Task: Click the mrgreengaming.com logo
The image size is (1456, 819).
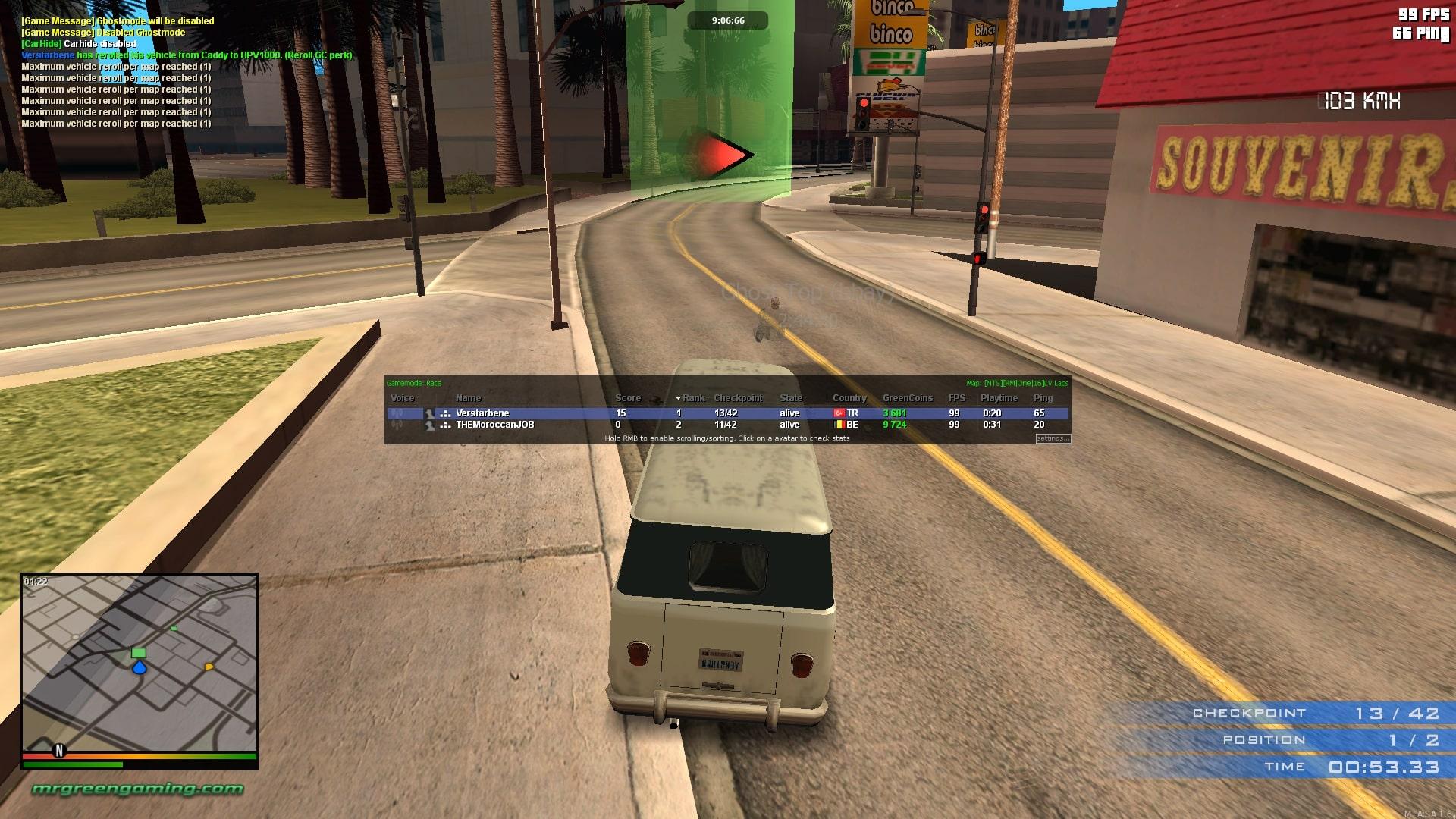Action: point(137,789)
